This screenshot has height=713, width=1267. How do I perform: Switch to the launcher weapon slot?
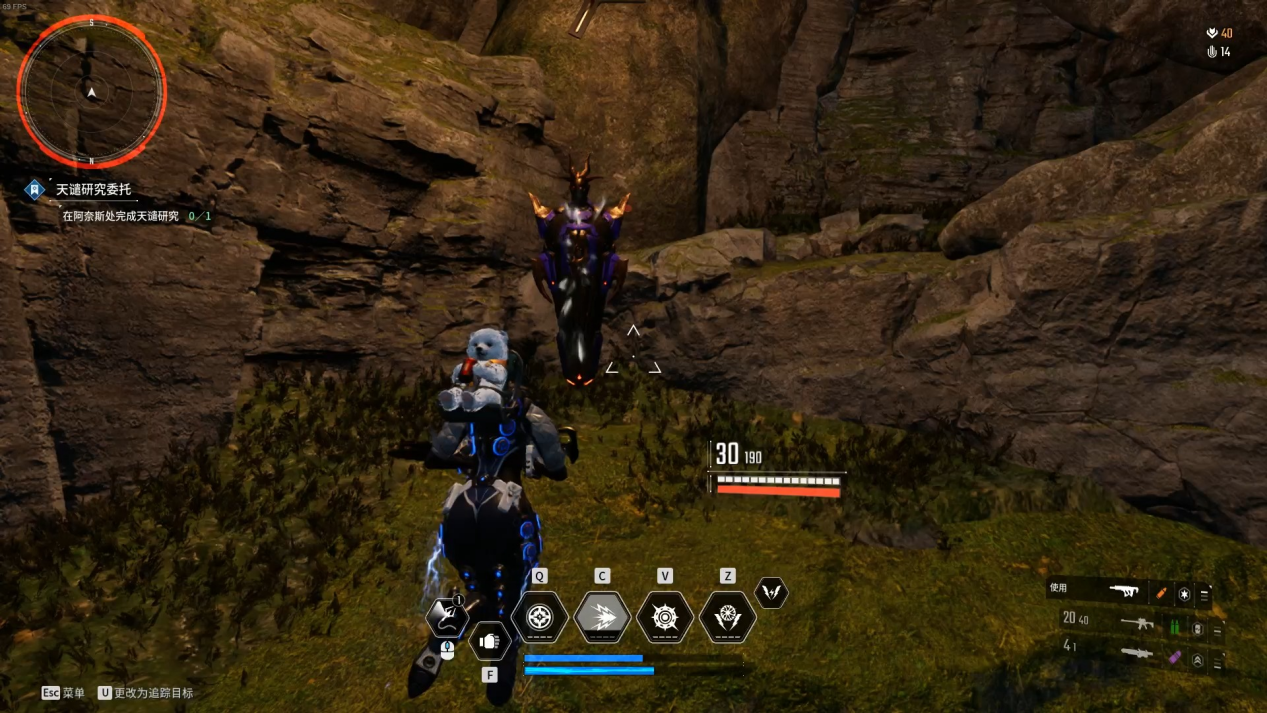point(1137,655)
